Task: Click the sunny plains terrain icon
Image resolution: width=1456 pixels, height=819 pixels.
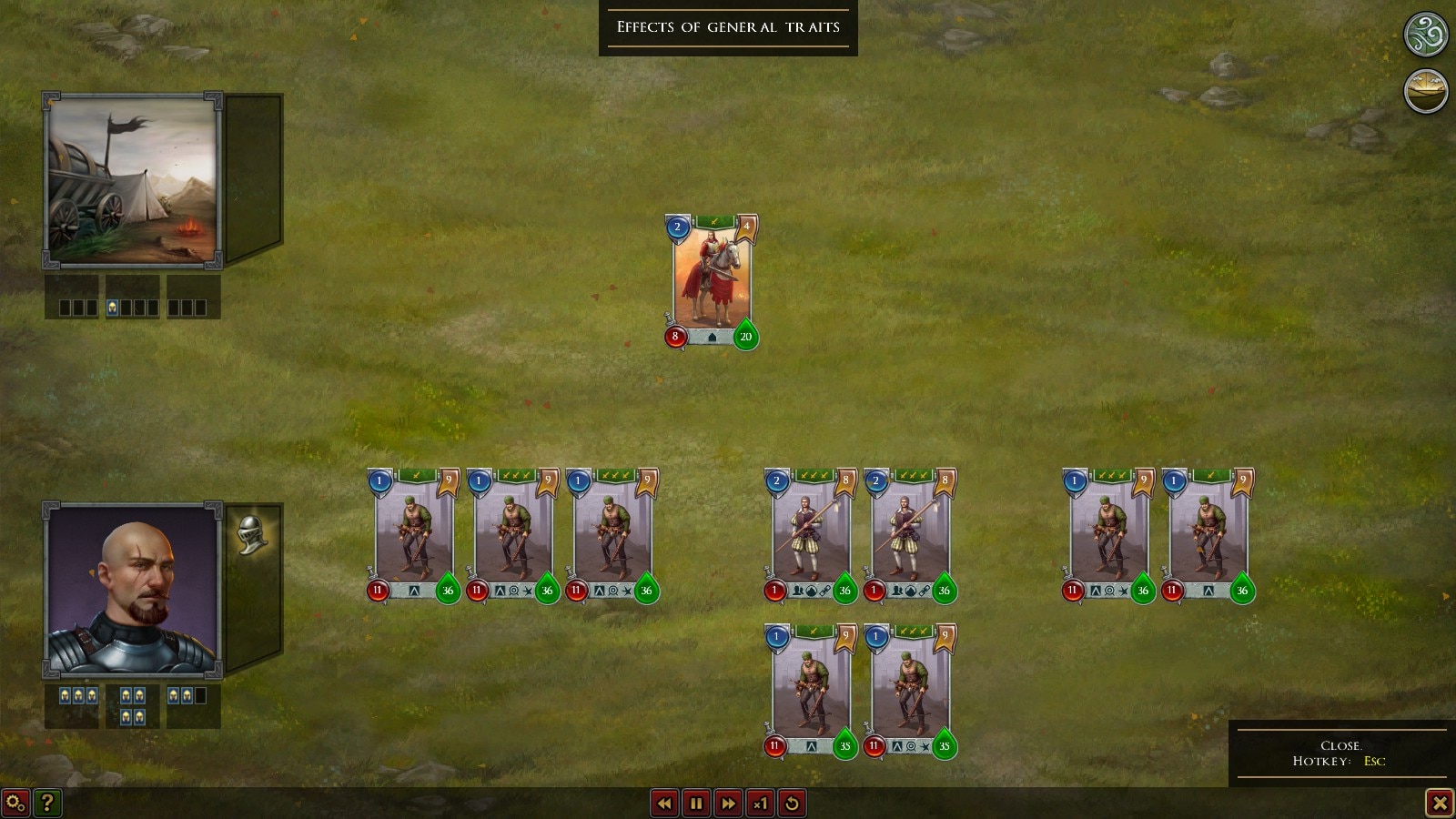Action: click(1426, 91)
